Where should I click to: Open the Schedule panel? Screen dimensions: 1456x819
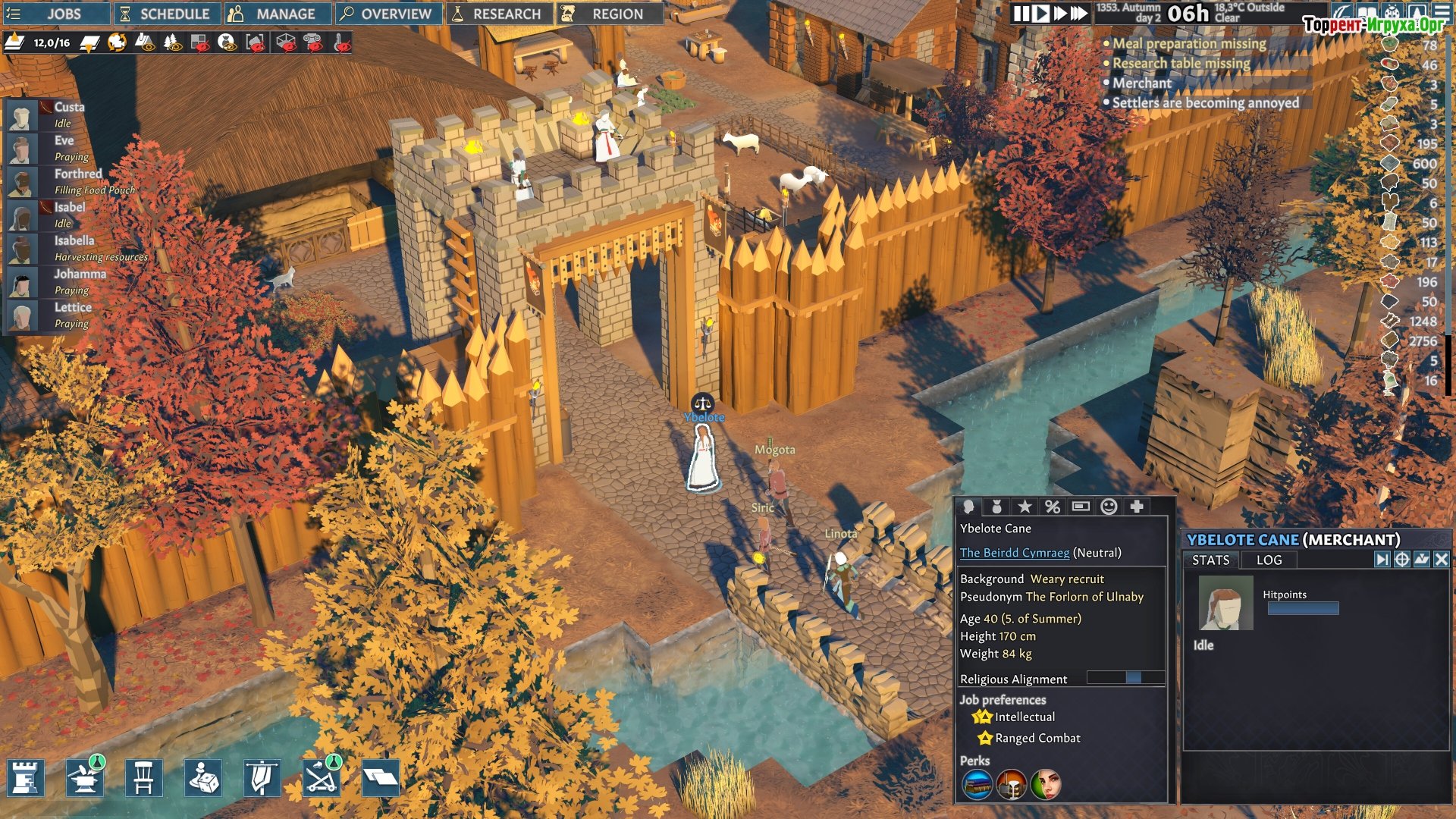tap(167, 14)
